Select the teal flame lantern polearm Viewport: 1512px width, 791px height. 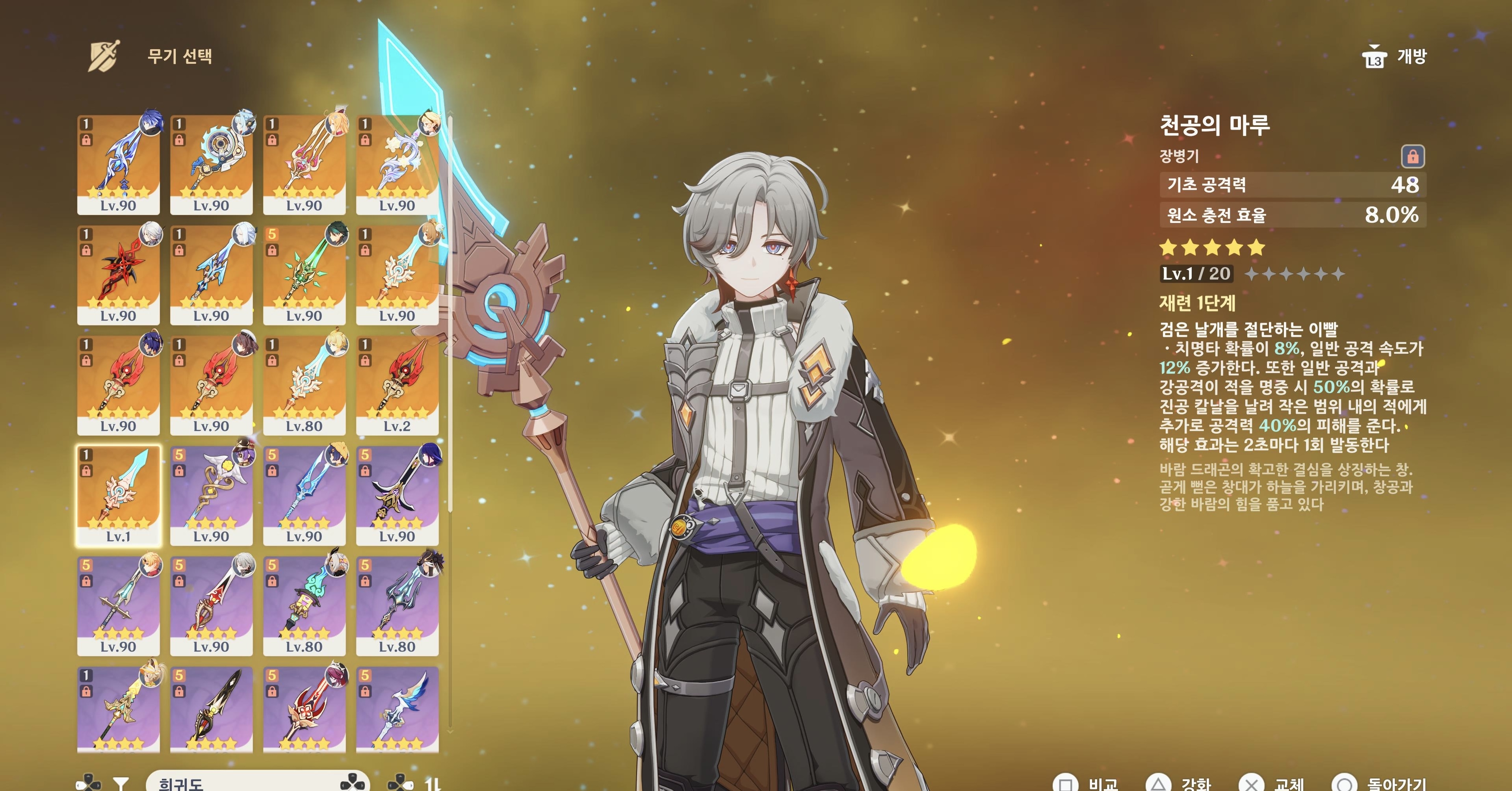(x=304, y=604)
